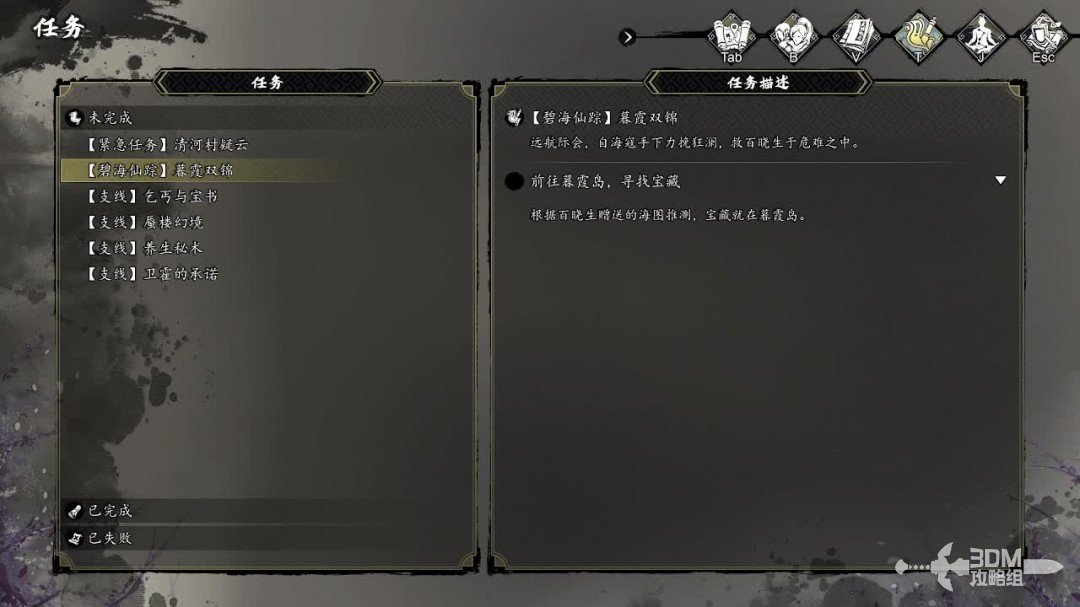Open the book icon labeled V
Screen dimensions: 1080x607
855,37
